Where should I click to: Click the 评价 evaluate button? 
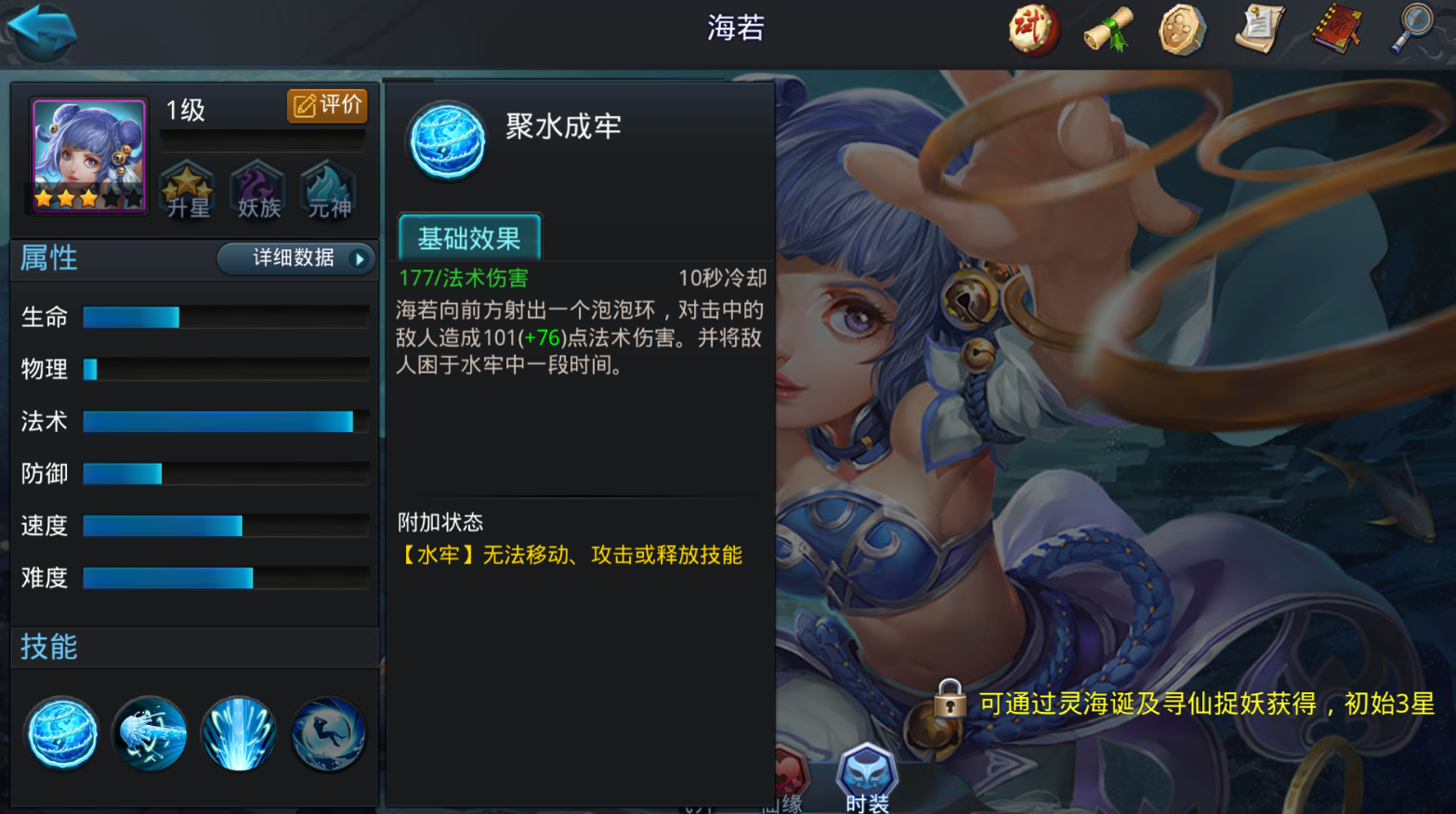click(326, 105)
